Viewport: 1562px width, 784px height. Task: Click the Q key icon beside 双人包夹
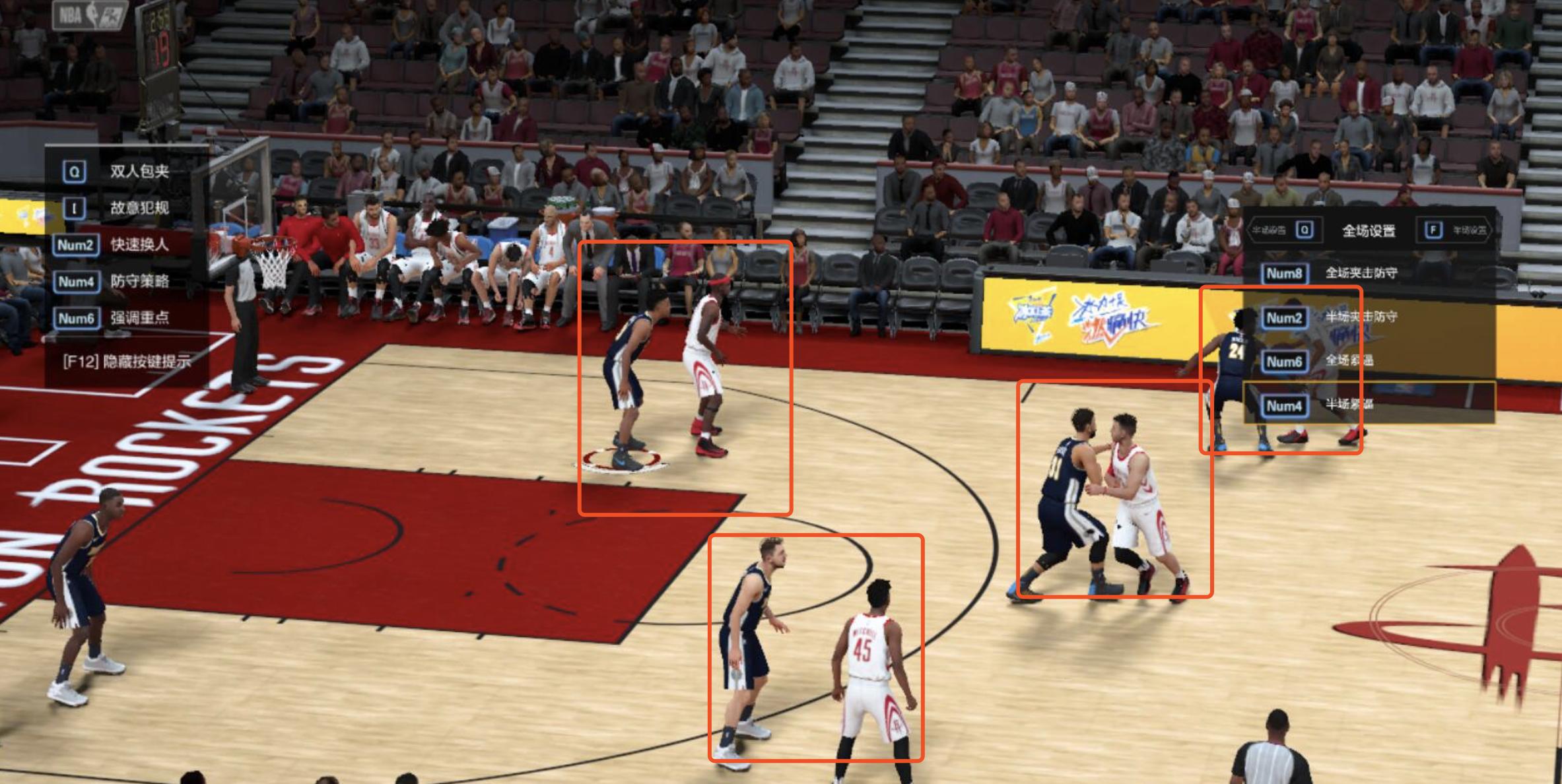pyautogui.click(x=75, y=170)
